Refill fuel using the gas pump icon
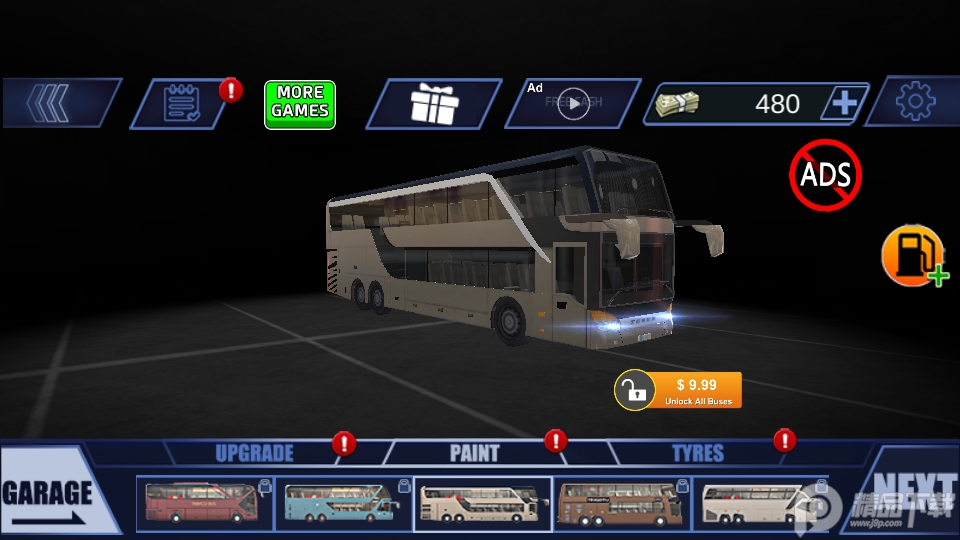This screenshot has height=540, width=960. click(913, 256)
